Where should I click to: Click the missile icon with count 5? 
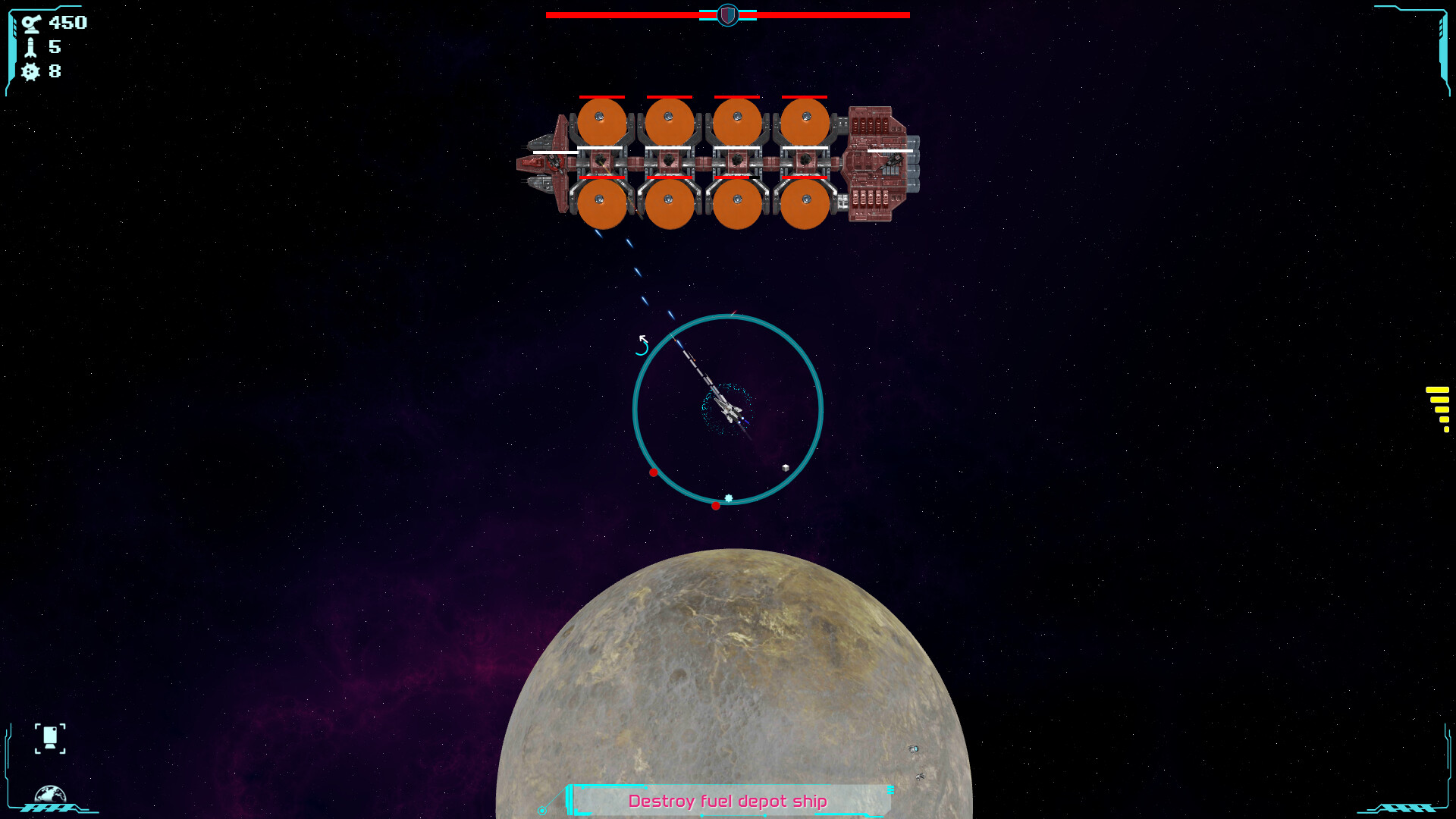coord(29,48)
